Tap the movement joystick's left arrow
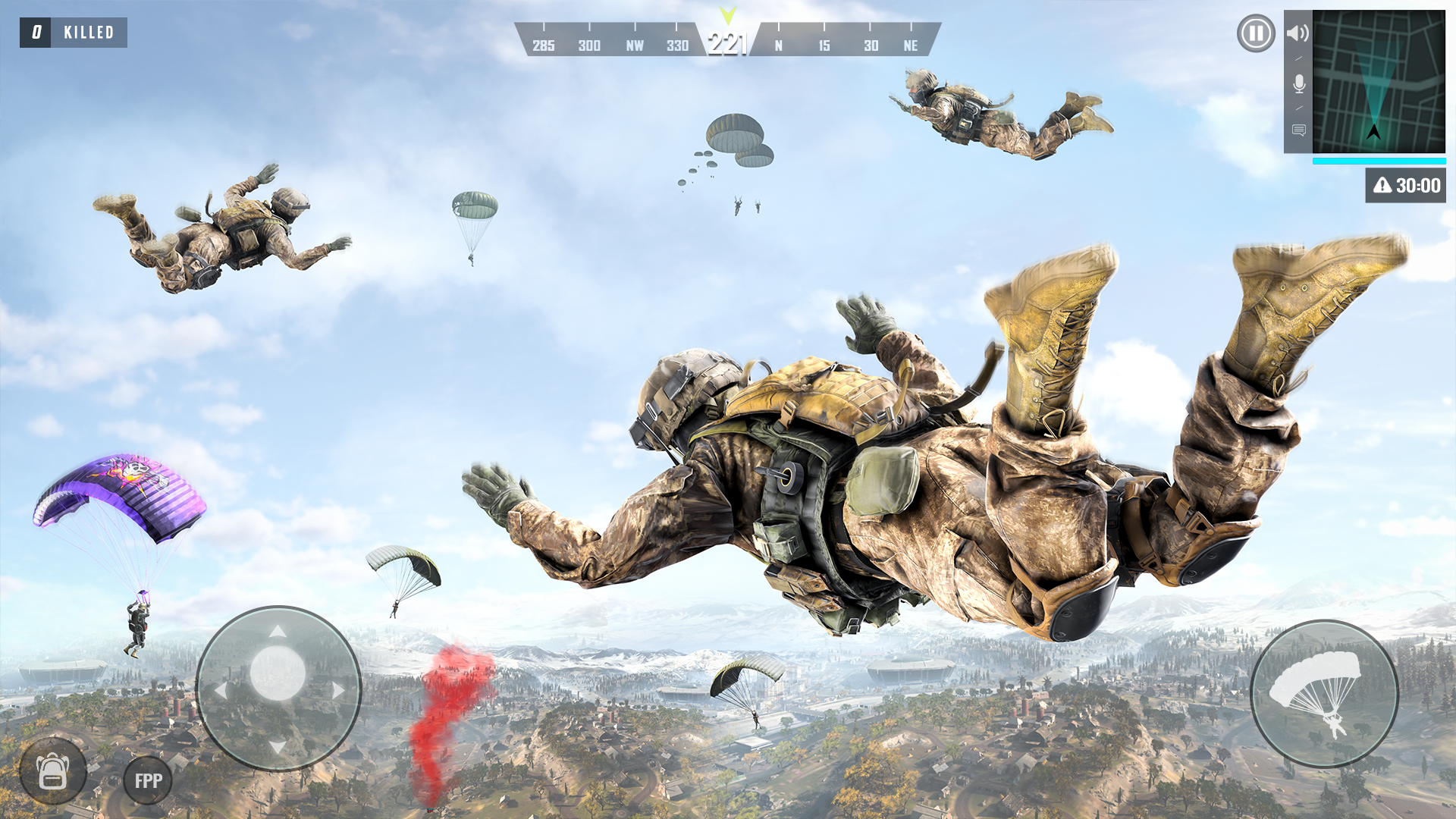Image resolution: width=1456 pixels, height=819 pixels. 221,690
